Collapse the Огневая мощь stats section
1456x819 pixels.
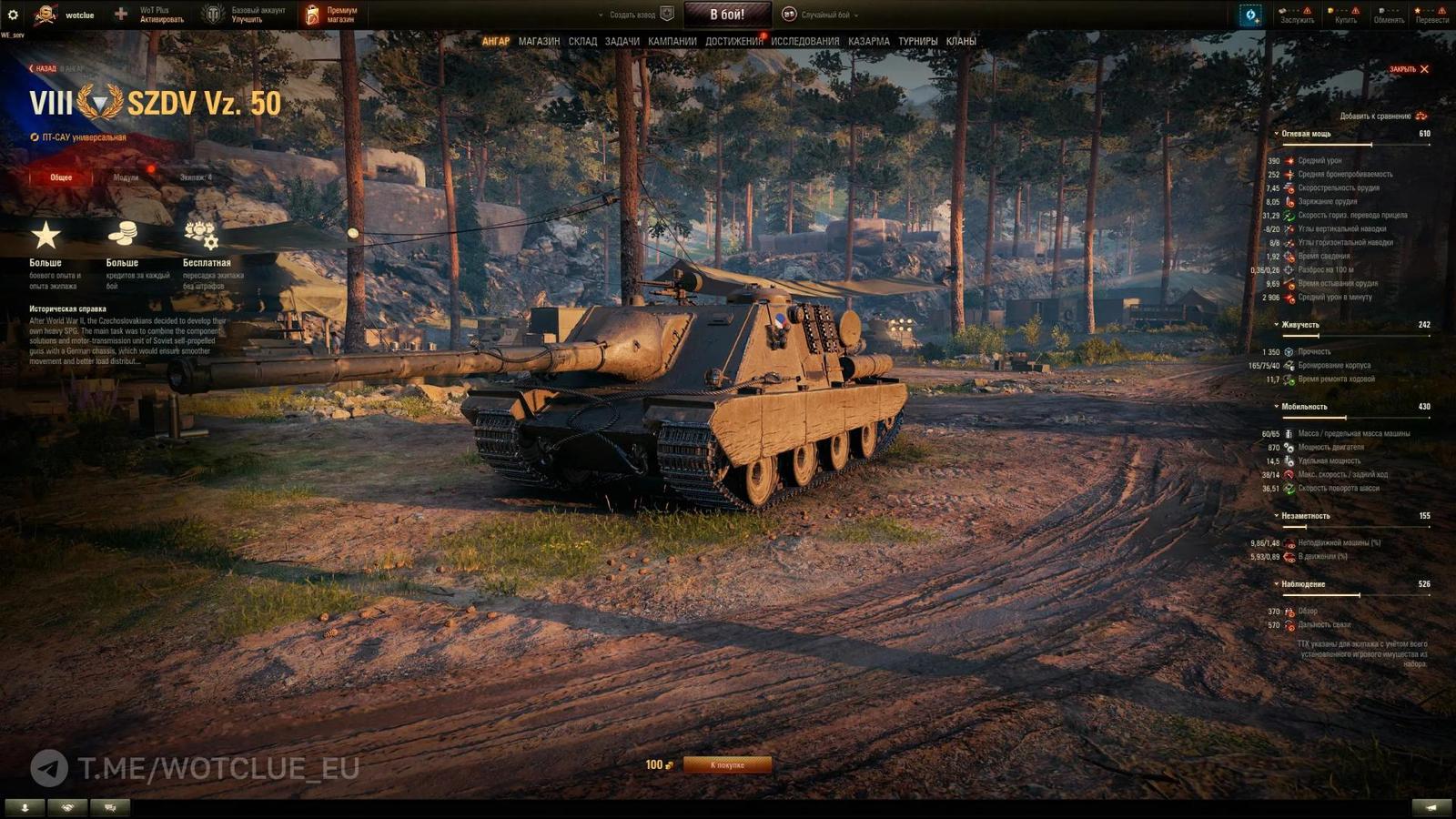[x=1278, y=134]
